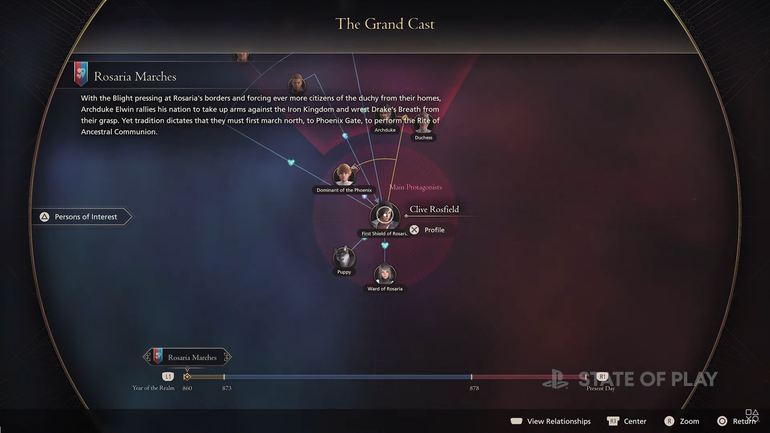Open the Persons of Interest list
The height and width of the screenshot is (433, 770).
click(x=82, y=216)
